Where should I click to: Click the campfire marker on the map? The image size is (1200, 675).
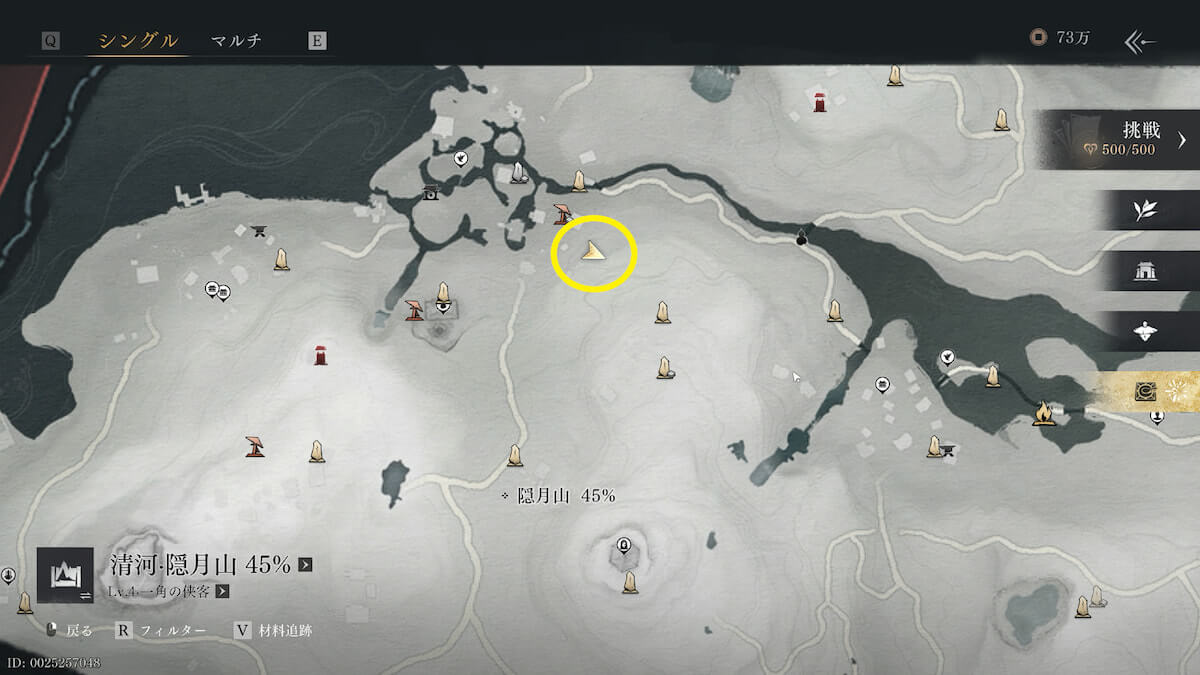pos(1043,412)
